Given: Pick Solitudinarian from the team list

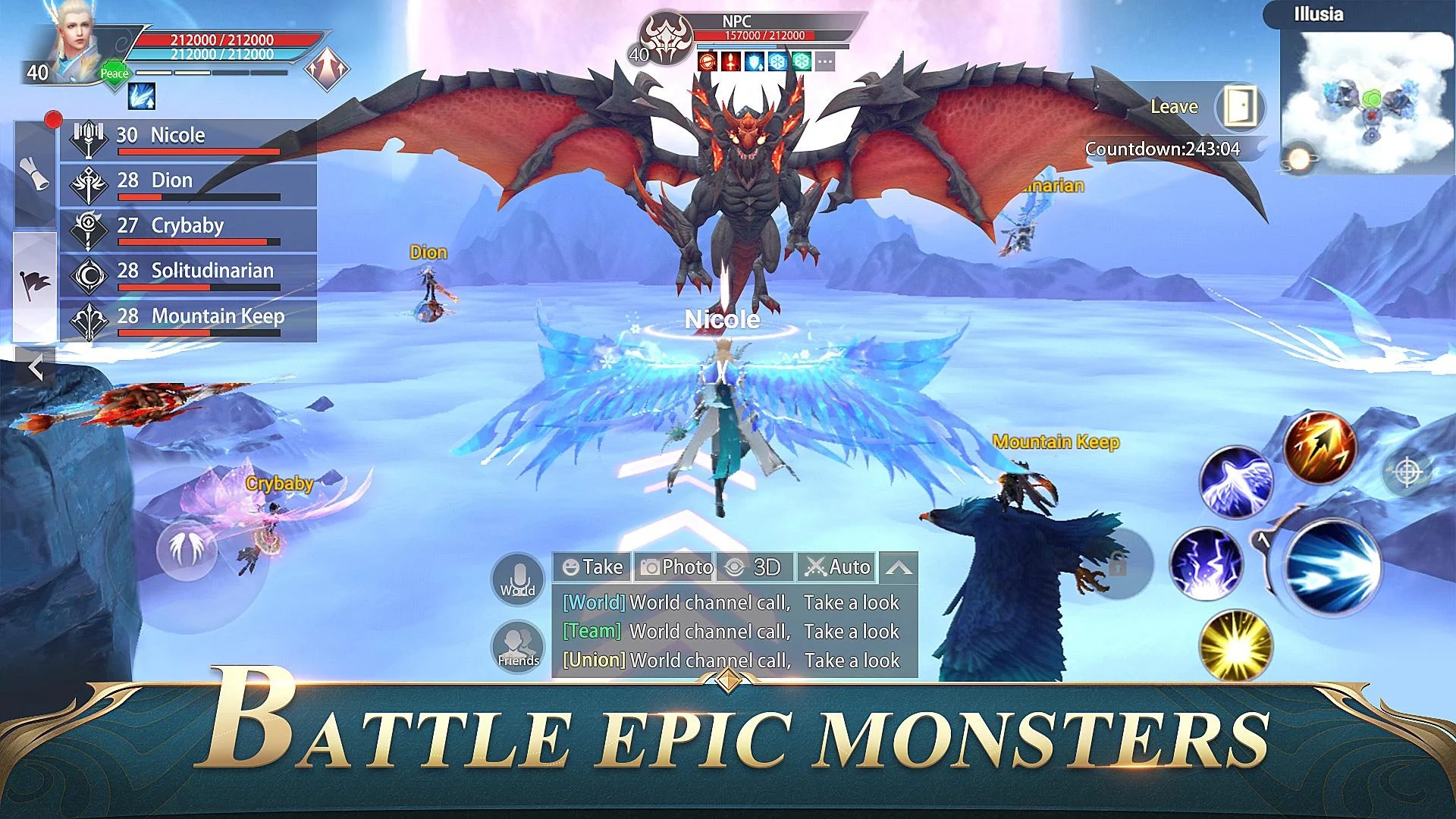Looking at the screenshot, I should click(x=188, y=275).
